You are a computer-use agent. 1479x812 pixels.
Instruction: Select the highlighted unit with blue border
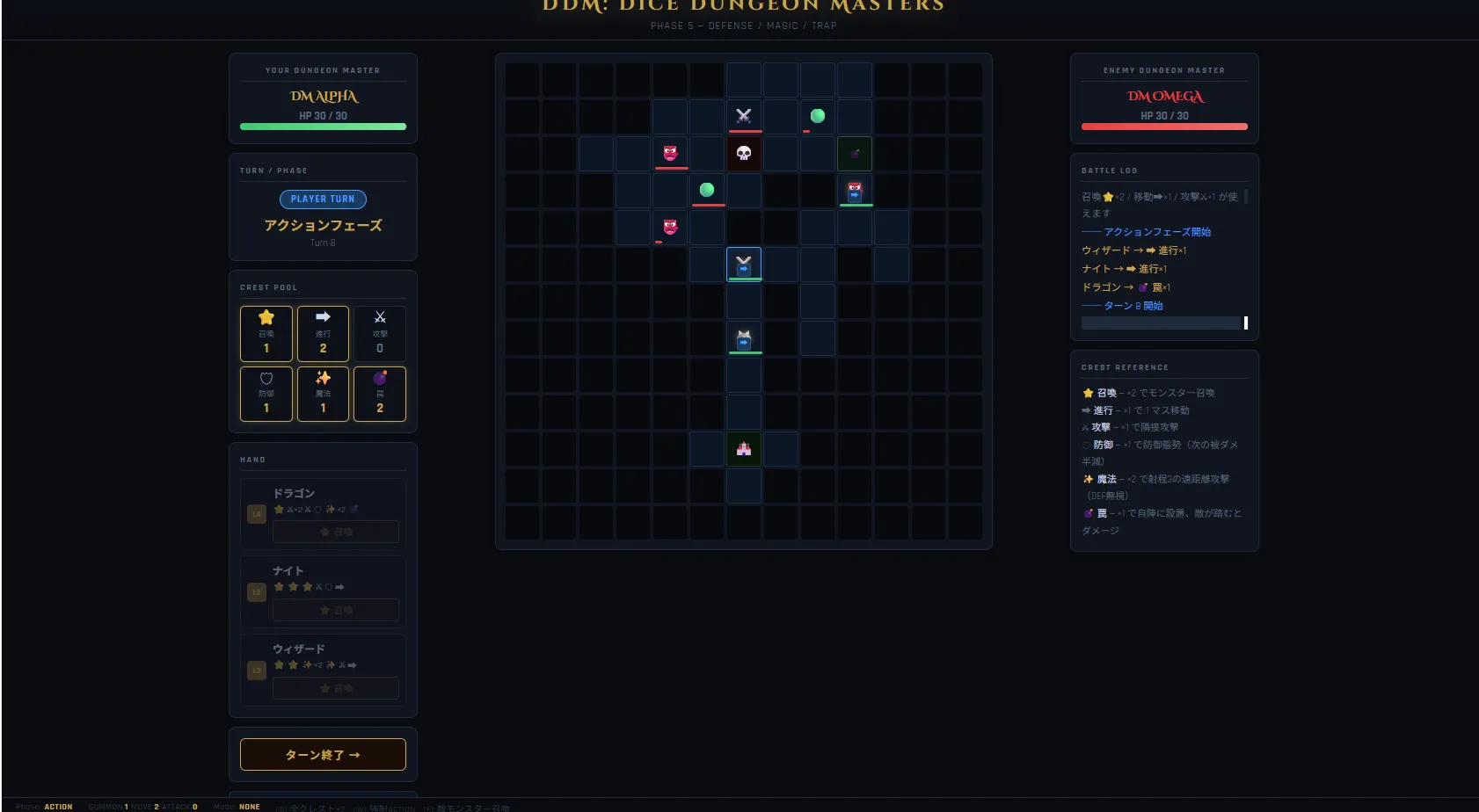pos(744,265)
